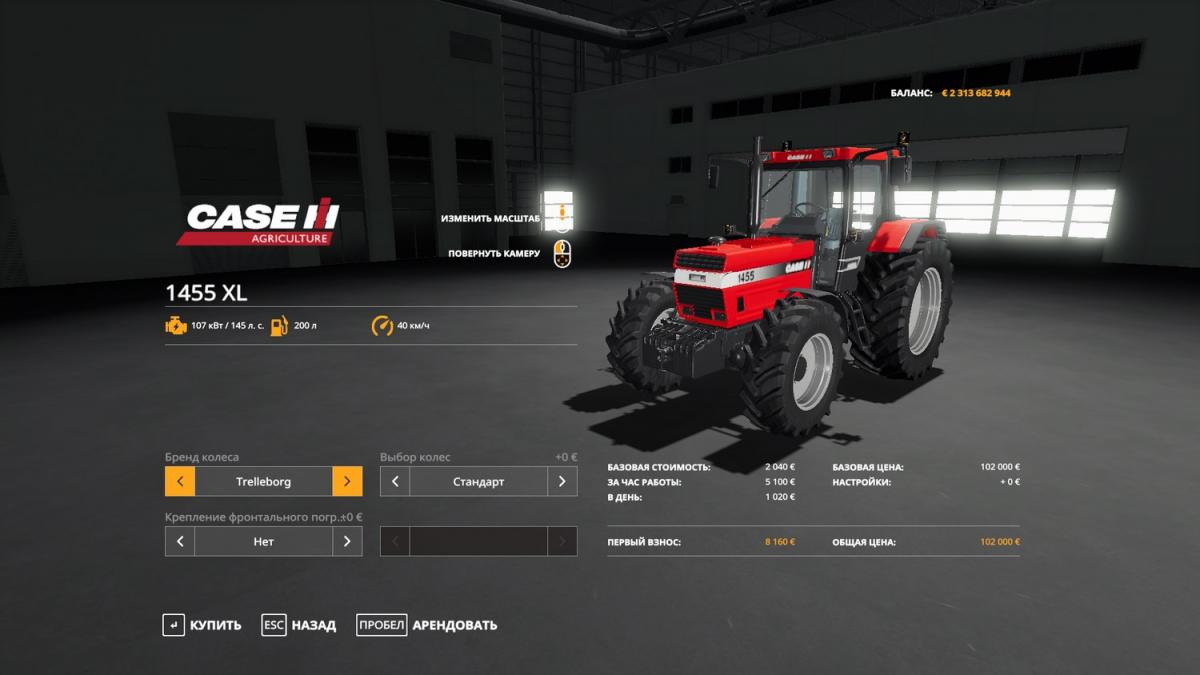Select next wheel brand after Trelleborg

(x=347, y=481)
